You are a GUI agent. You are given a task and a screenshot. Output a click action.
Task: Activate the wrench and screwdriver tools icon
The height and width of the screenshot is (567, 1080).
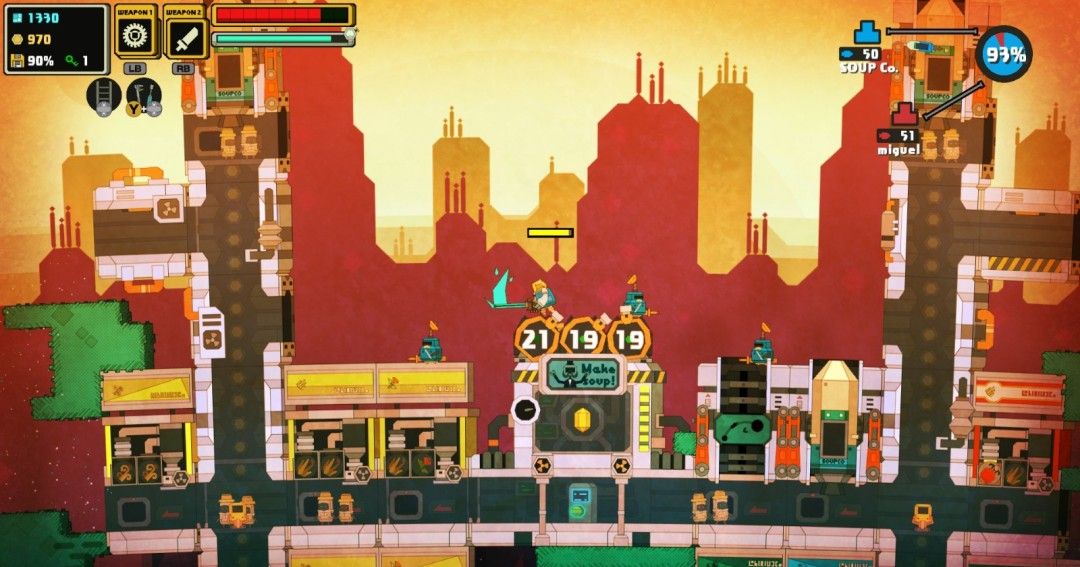pos(143,96)
